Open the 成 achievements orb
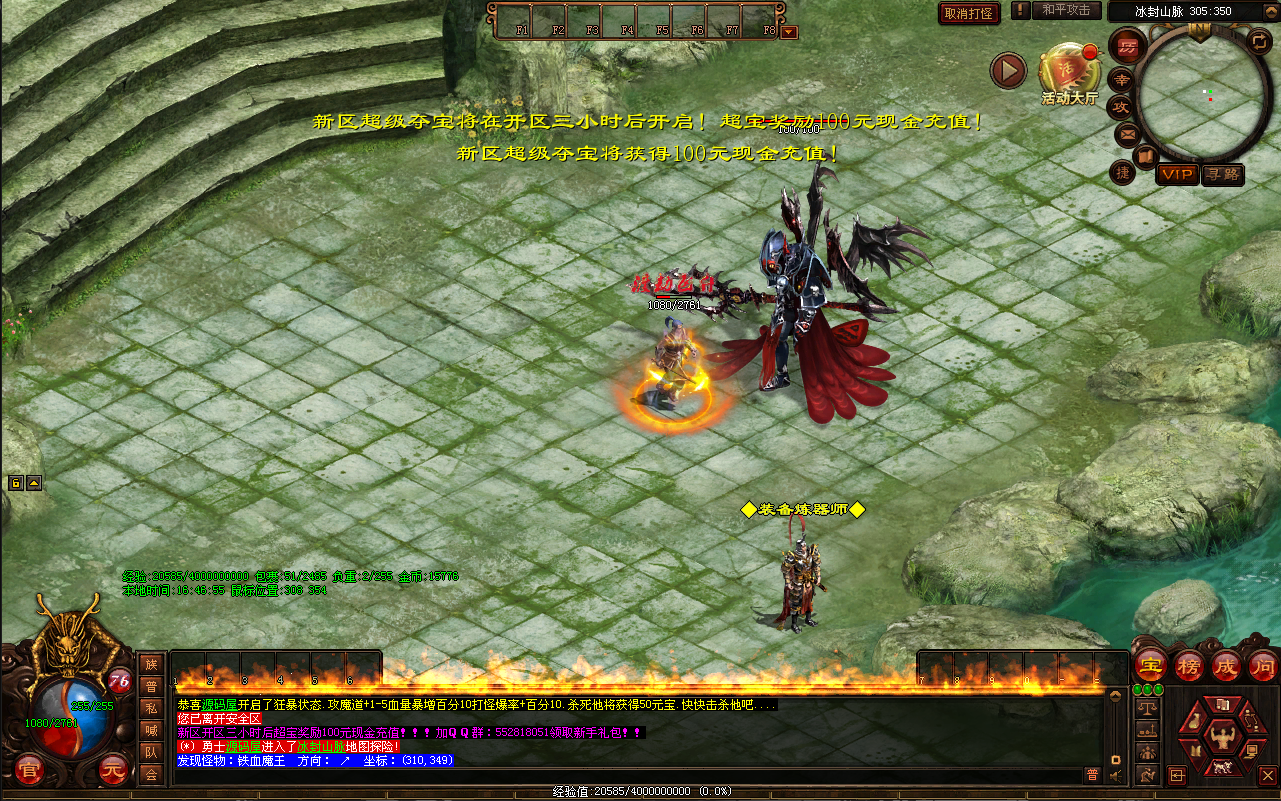This screenshot has width=1281, height=801. (x=1226, y=666)
